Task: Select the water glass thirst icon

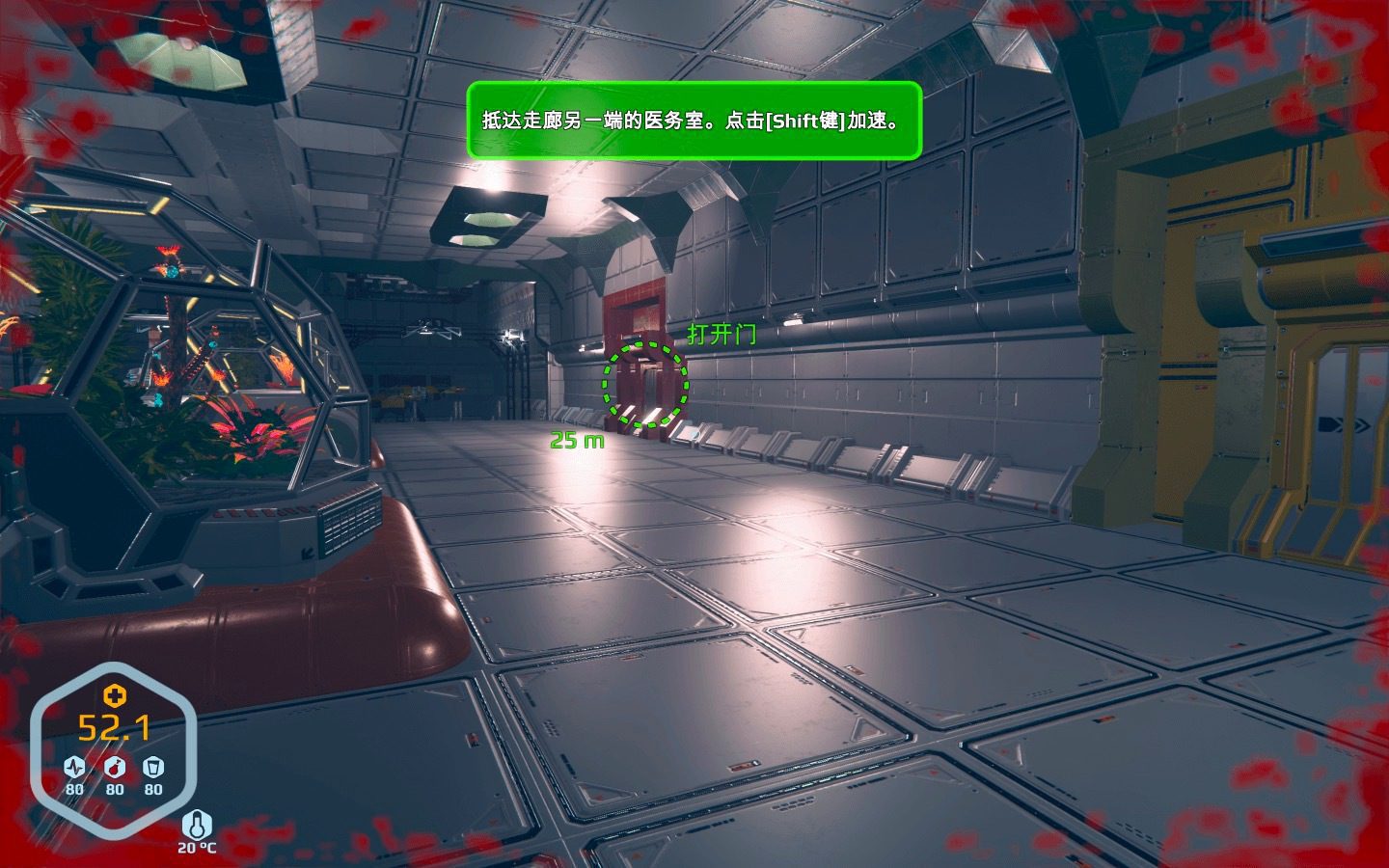Action: [153, 768]
